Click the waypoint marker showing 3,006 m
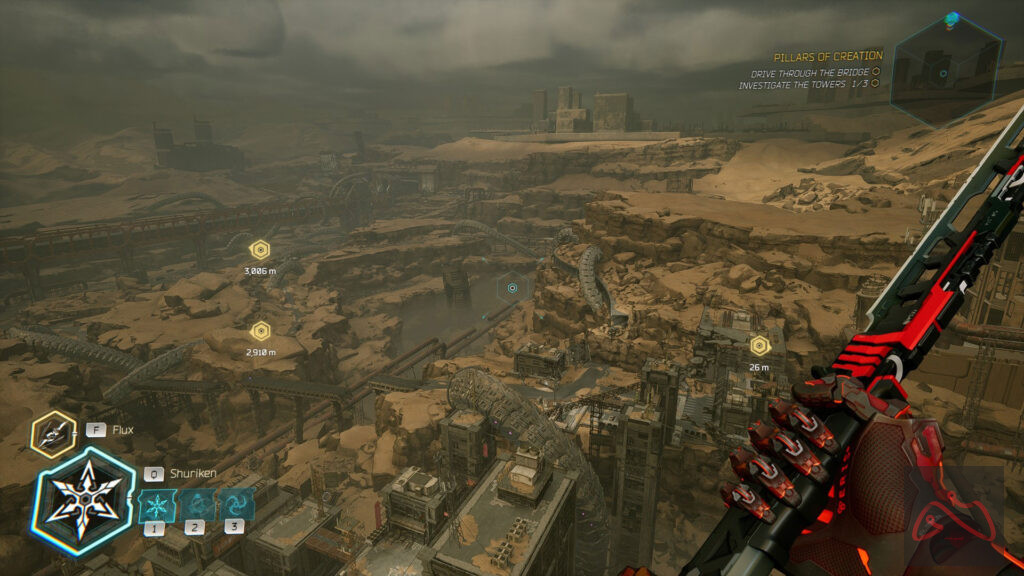Image resolution: width=1024 pixels, height=576 pixels. point(260,250)
